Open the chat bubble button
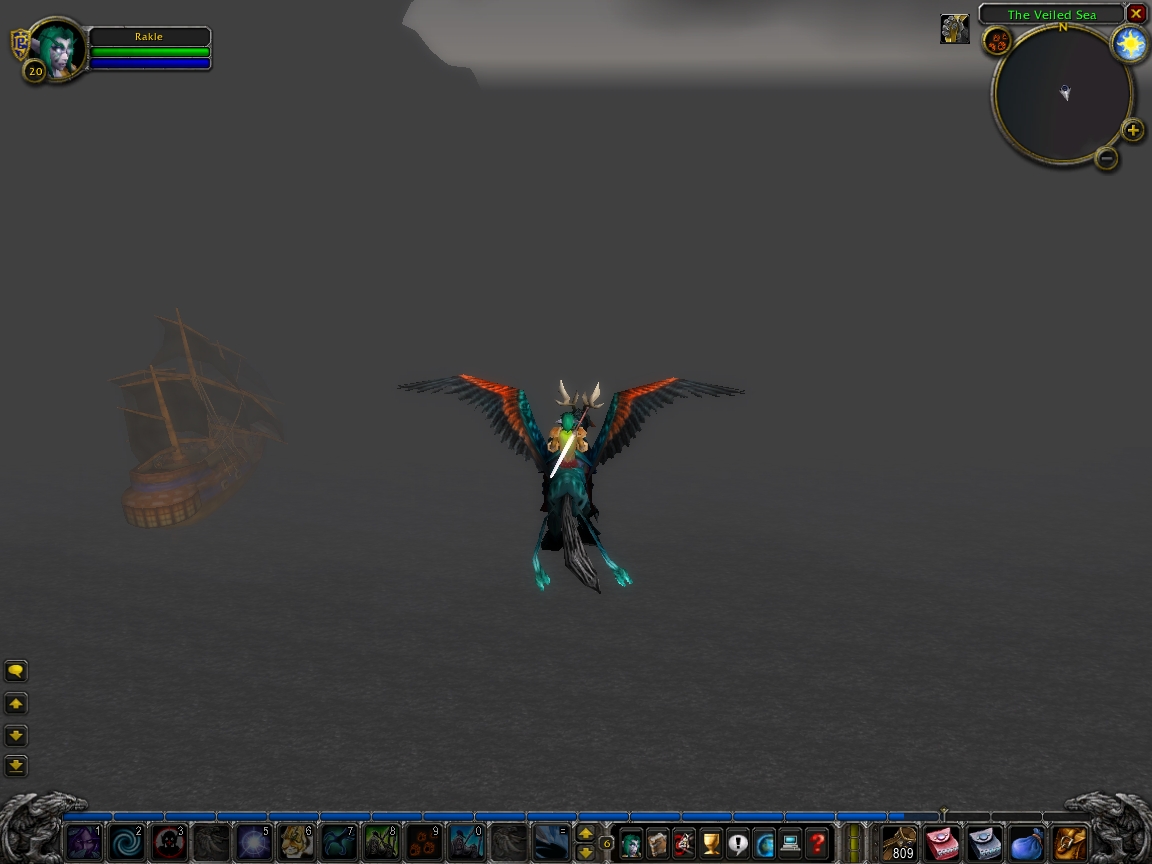 16,671
